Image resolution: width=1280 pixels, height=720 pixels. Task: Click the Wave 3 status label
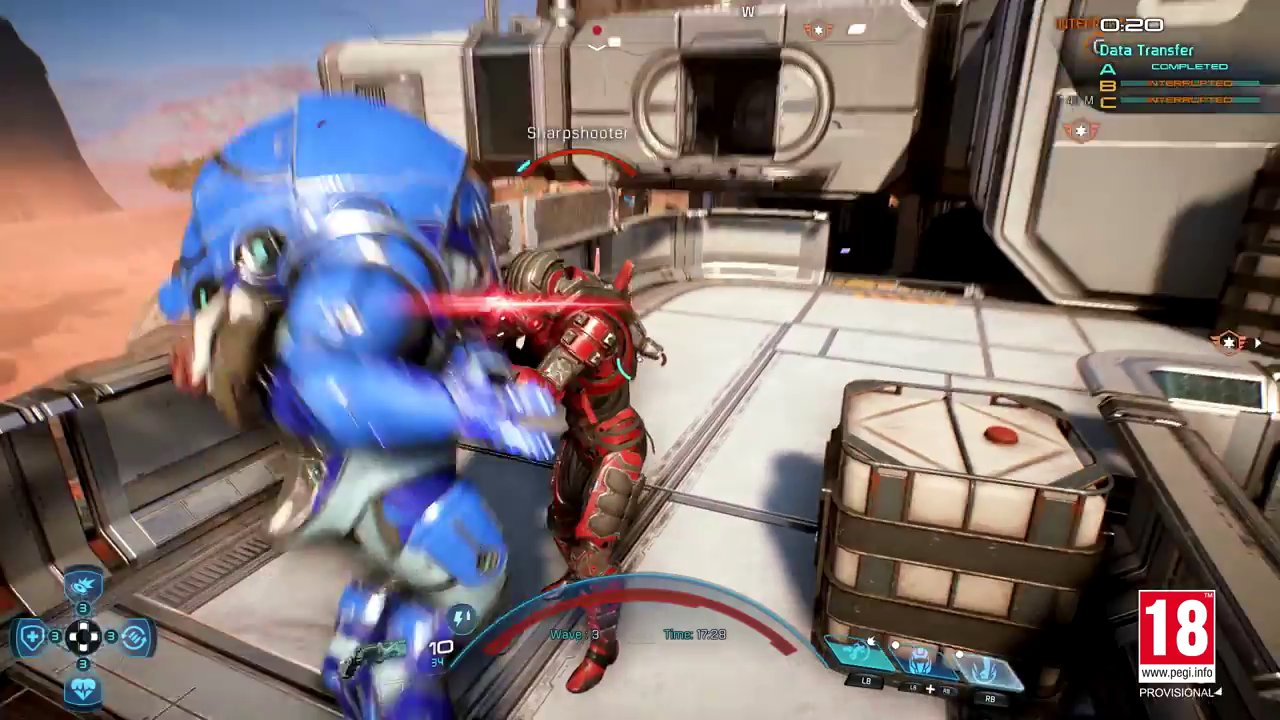[573, 633]
